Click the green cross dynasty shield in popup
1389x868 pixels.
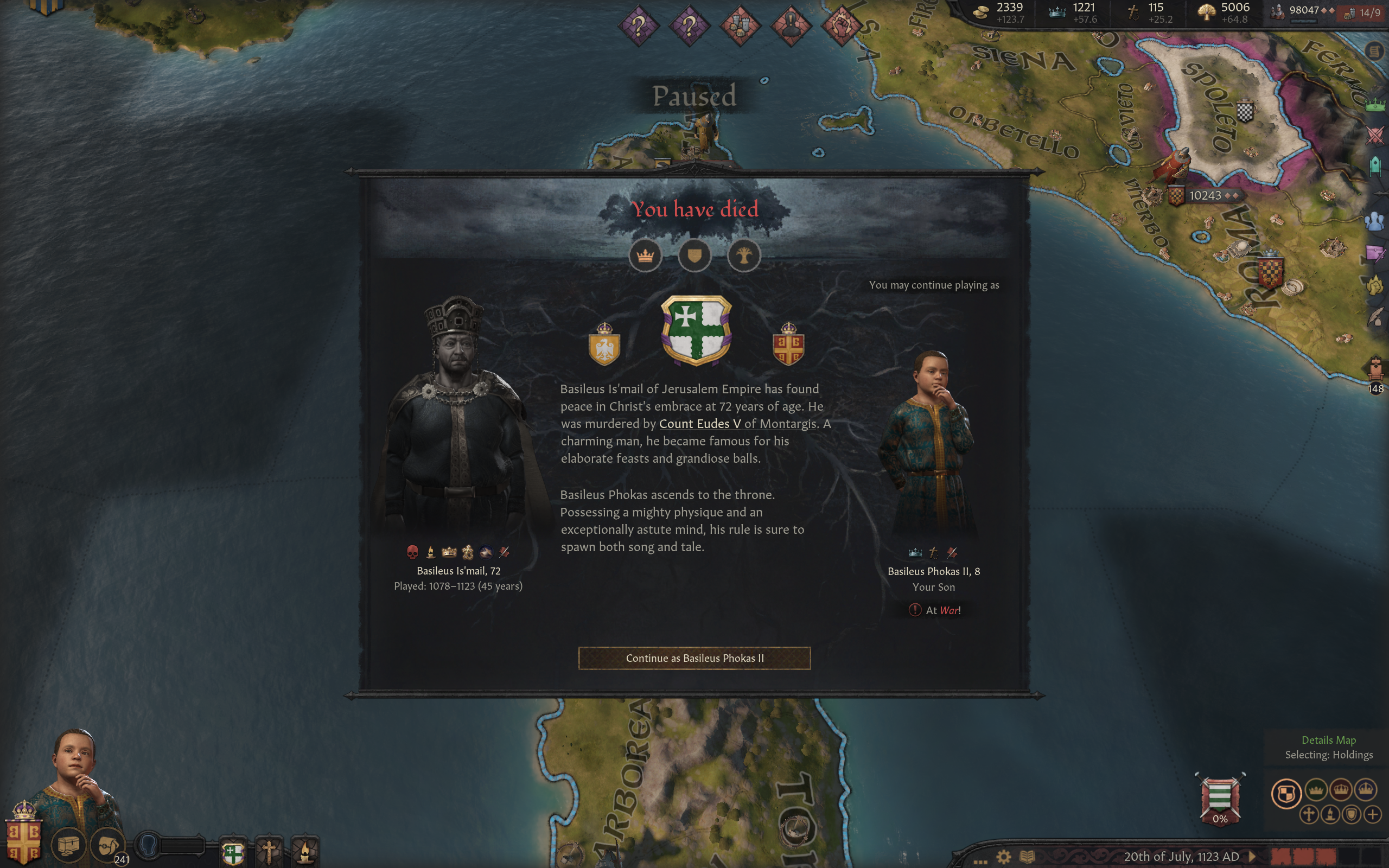(x=696, y=330)
